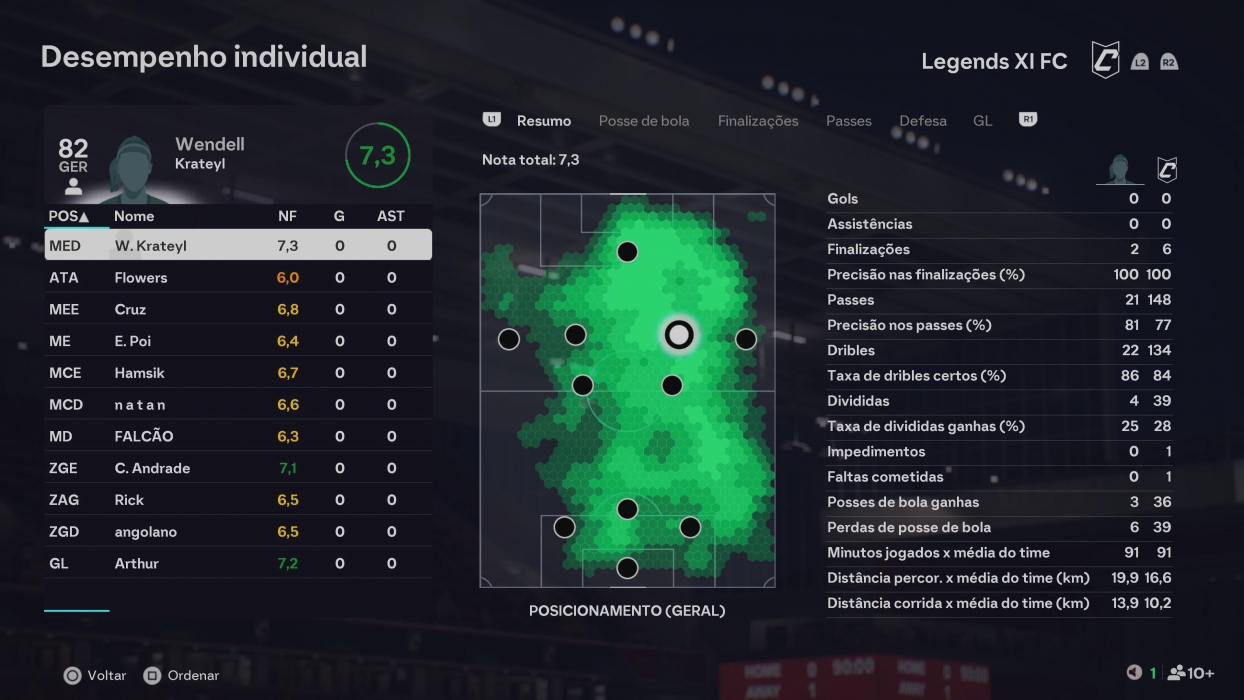Switch to the Resumo tab
The width and height of the screenshot is (1244, 700).
[x=543, y=121]
